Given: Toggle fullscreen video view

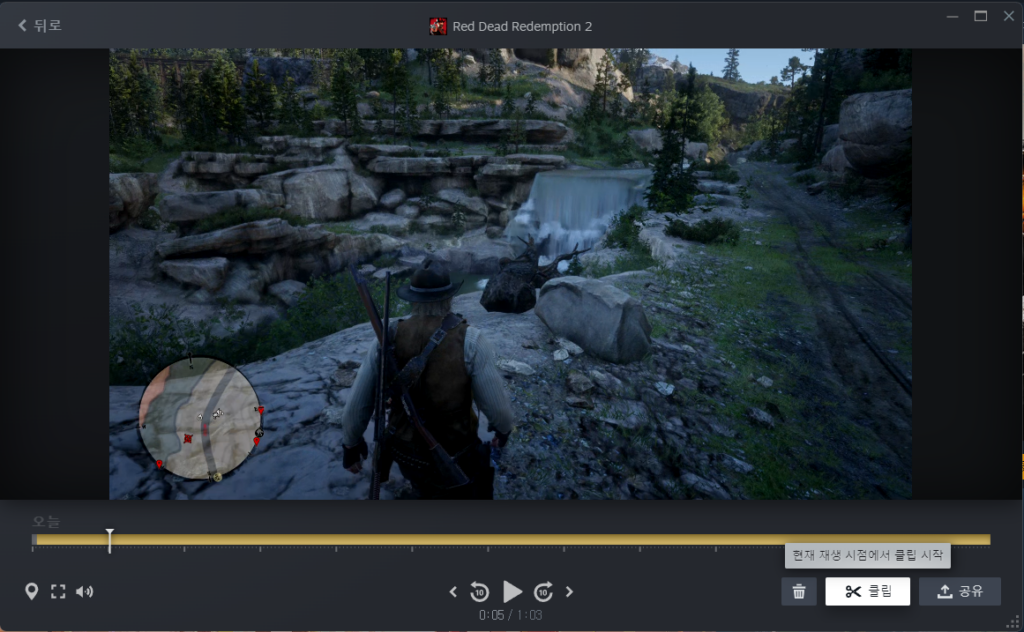Looking at the screenshot, I should pos(58,591).
